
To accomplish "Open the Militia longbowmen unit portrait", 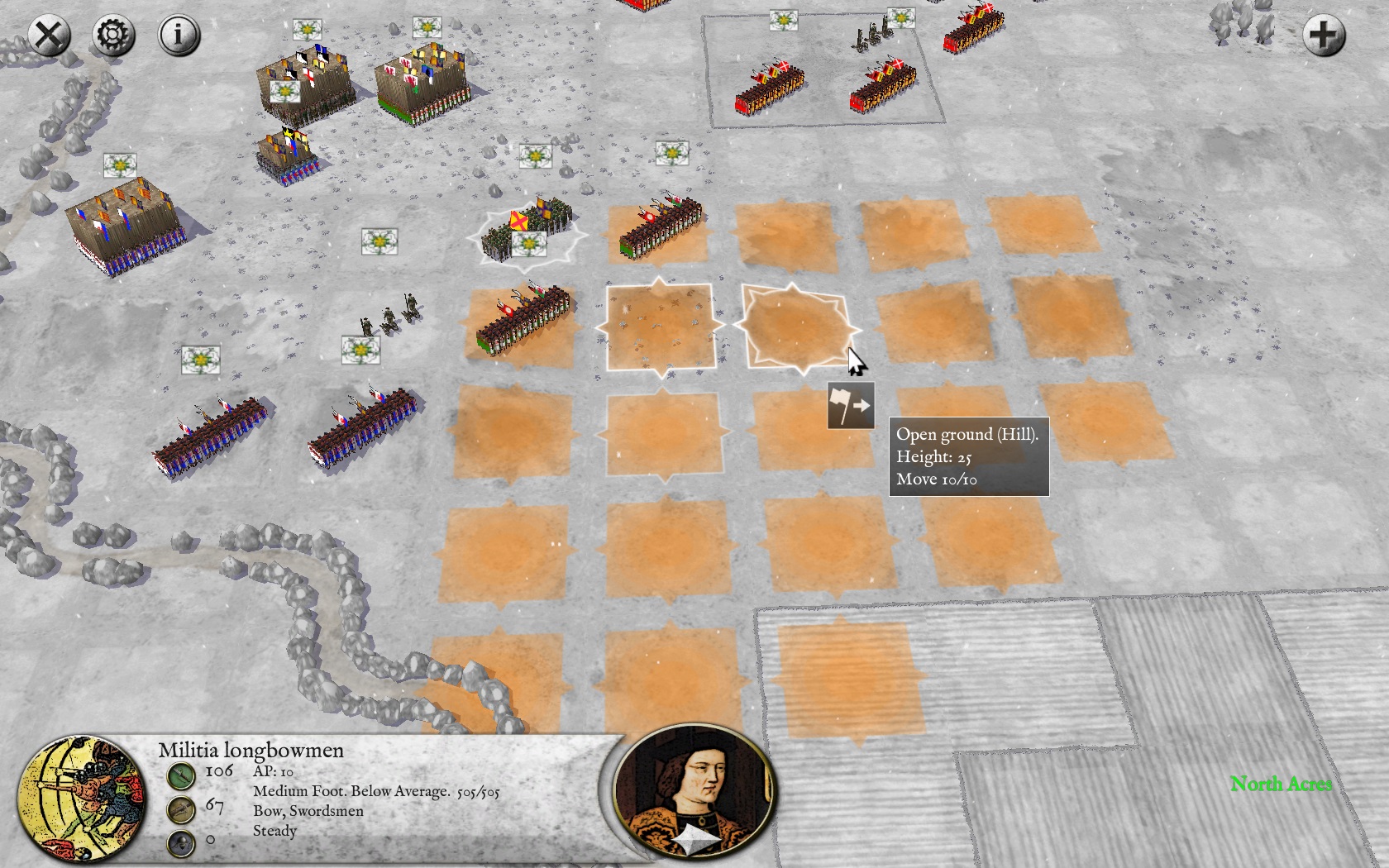I will pyautogui.click(x=82, y=798).
